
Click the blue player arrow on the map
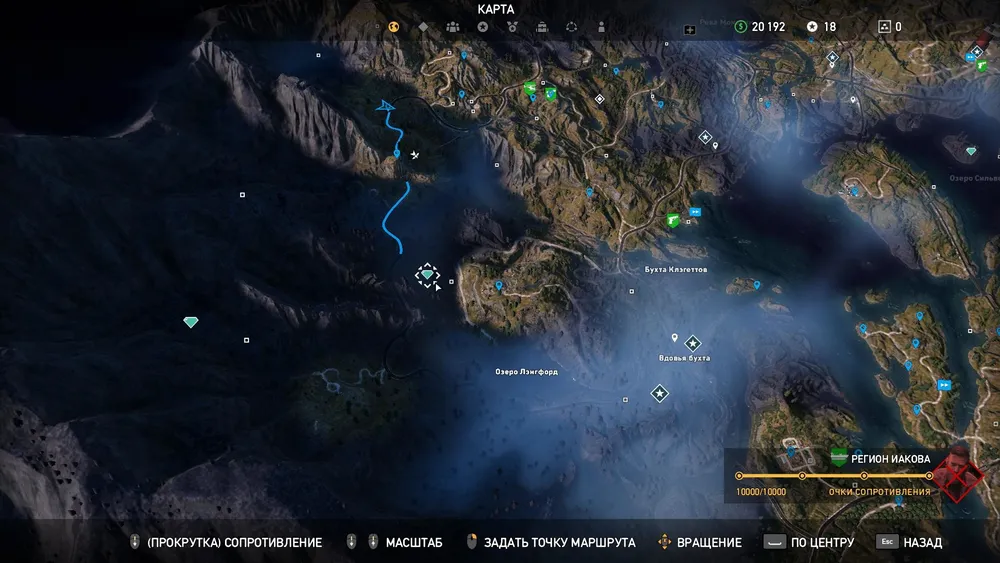[384, 104]
